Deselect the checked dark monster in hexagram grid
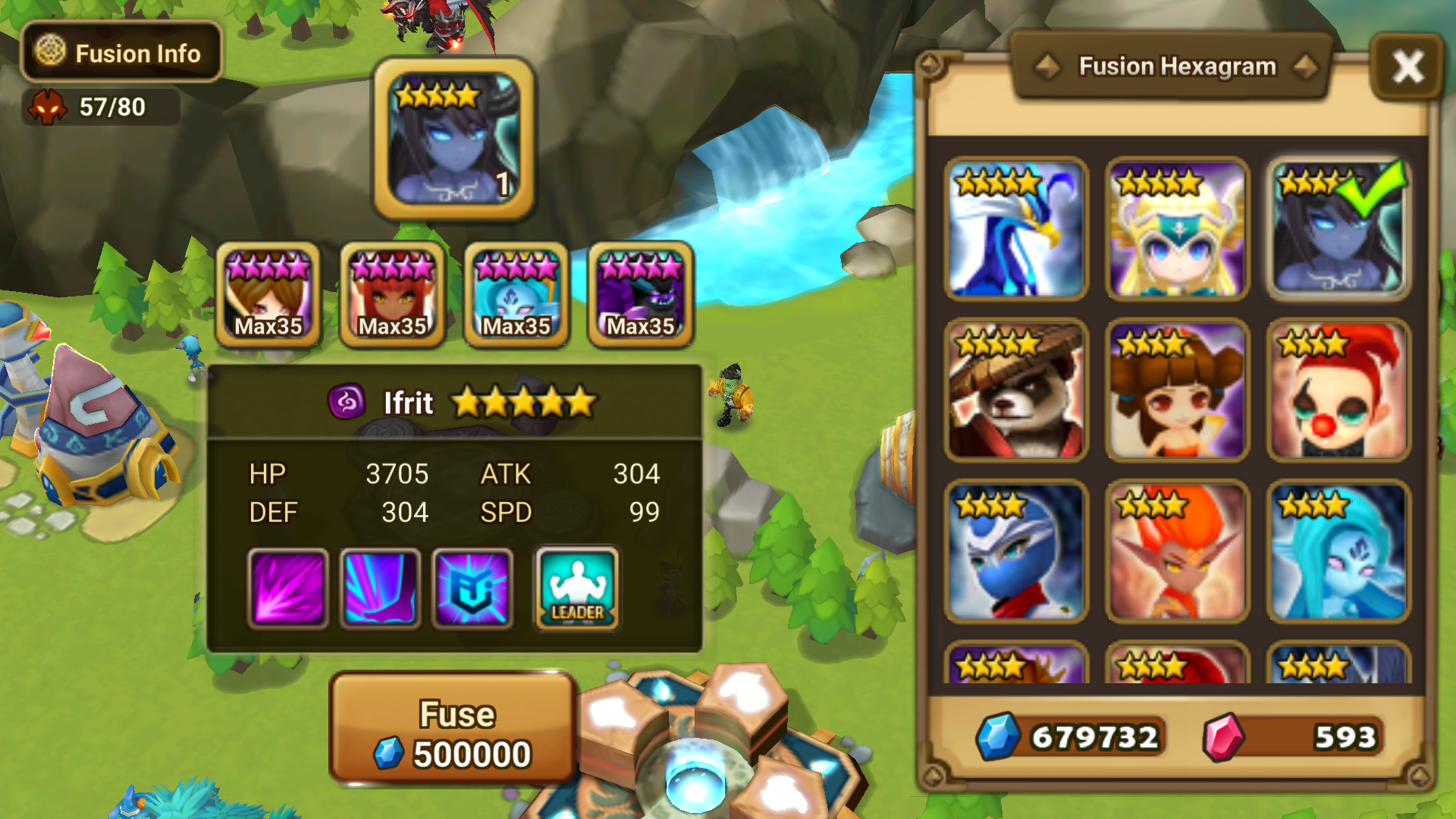The image size is (1456, 819). click(1338, 226)
